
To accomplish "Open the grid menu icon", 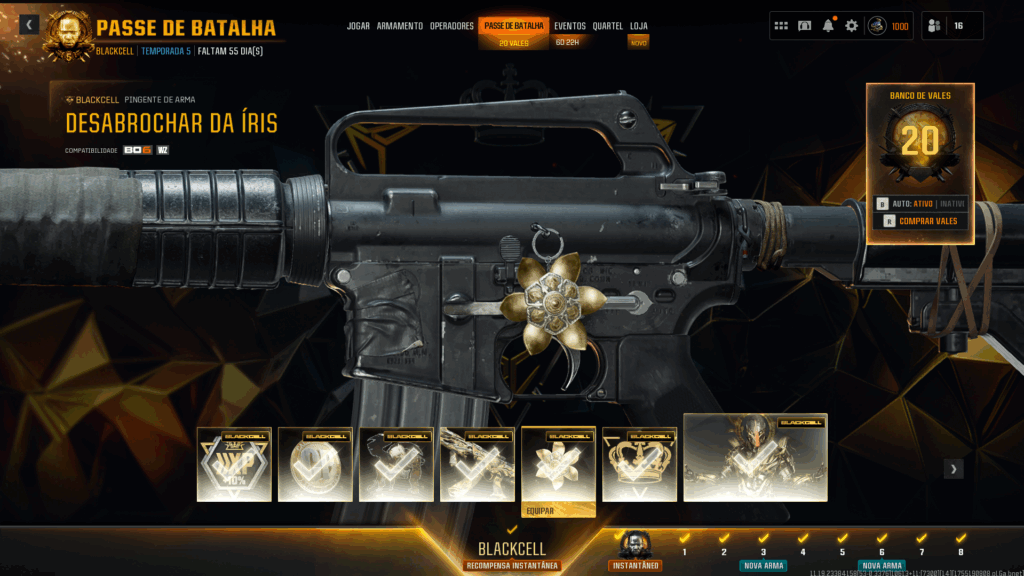I will (781, 26).
